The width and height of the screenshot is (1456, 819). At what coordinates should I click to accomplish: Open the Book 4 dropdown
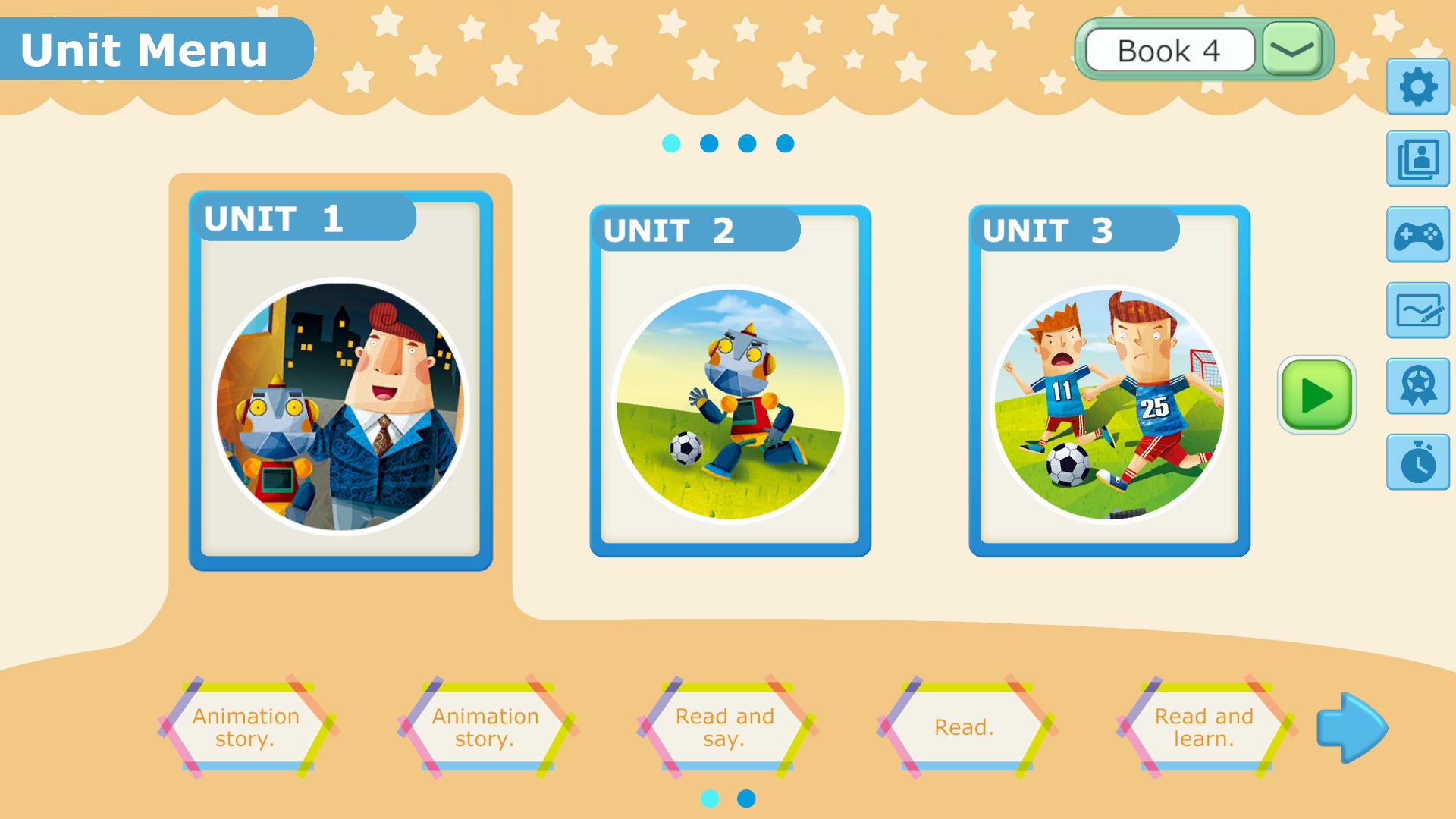point(1292,50)
